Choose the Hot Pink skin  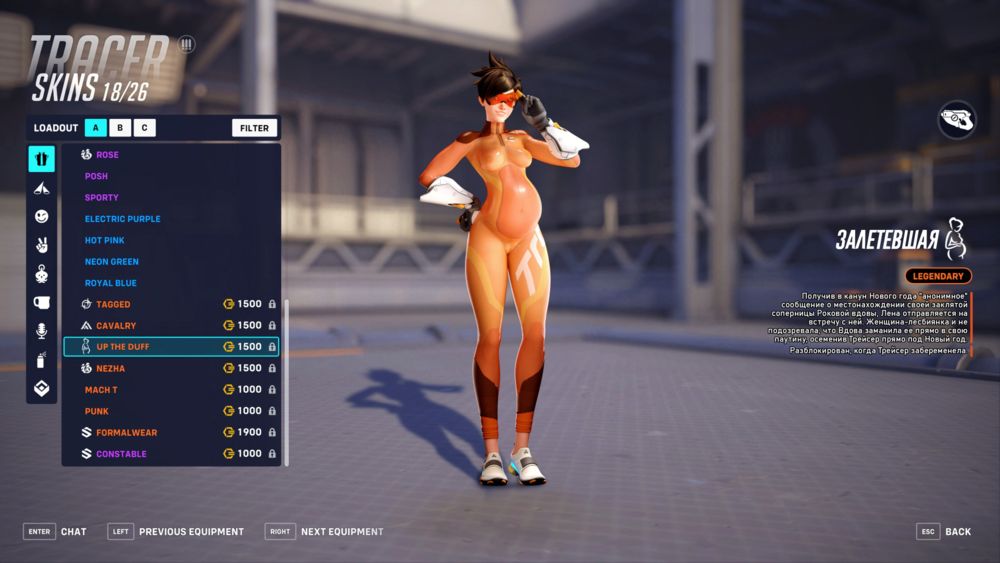105,240
